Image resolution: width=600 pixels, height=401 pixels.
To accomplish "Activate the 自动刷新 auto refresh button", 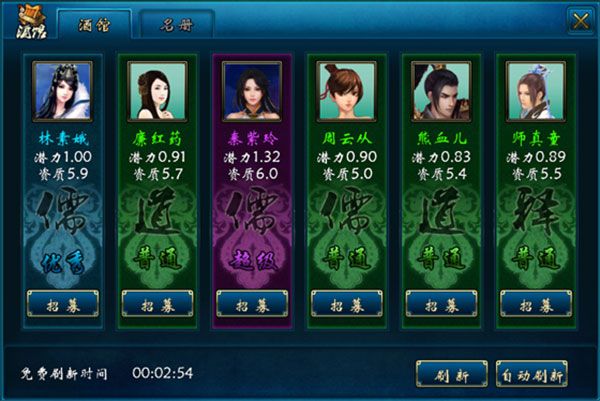I will pos(532,374).
